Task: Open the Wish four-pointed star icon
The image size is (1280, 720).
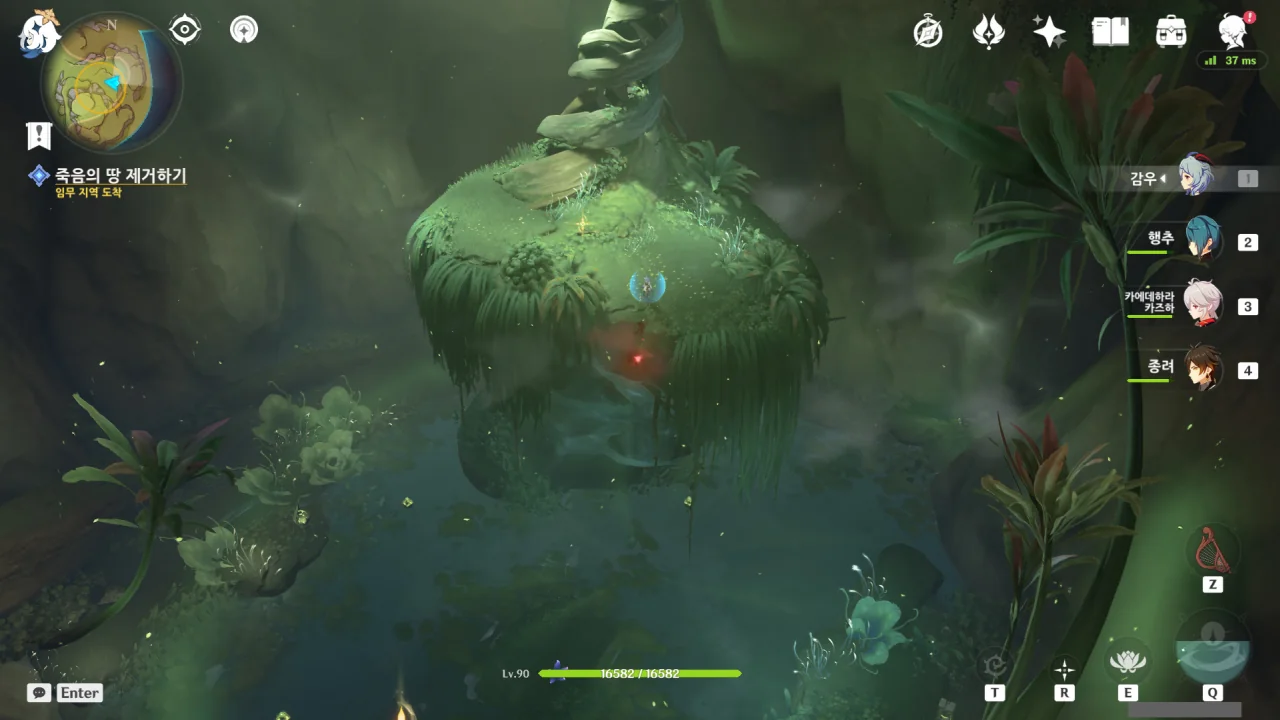Action: [1049, 32]
